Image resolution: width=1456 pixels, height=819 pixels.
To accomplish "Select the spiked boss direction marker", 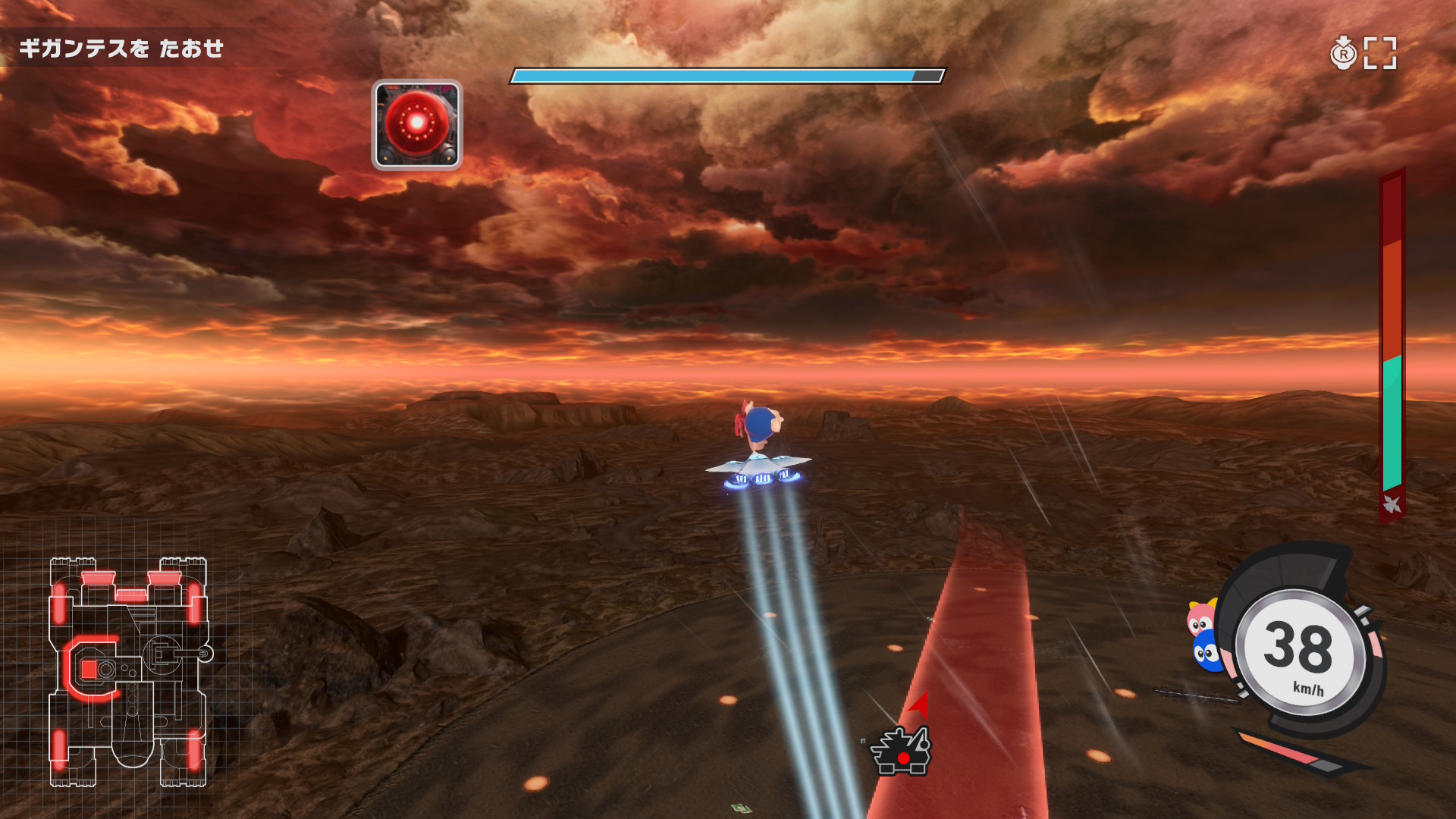I will 901,751.
